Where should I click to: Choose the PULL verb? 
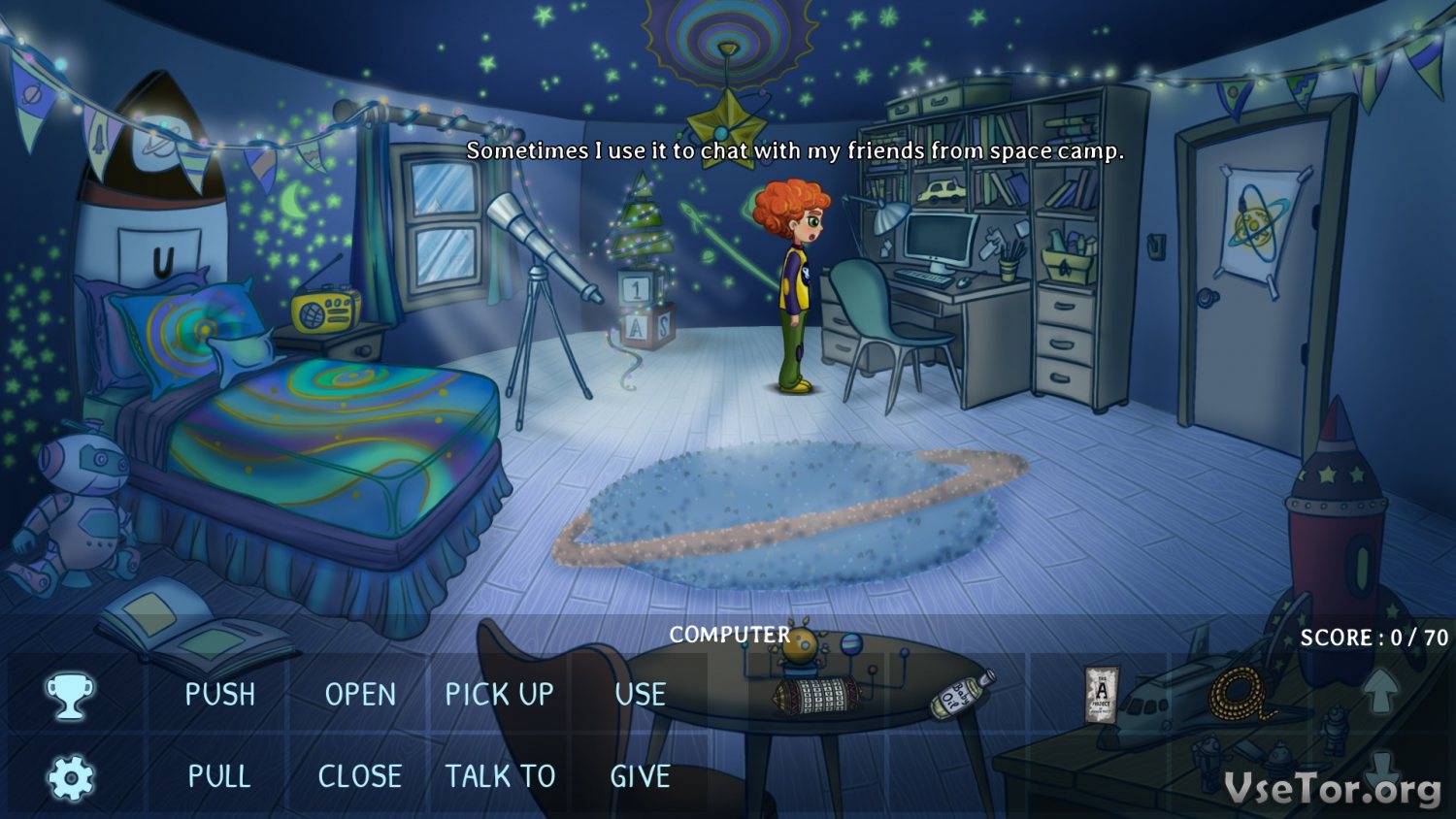tap(219, 776)
